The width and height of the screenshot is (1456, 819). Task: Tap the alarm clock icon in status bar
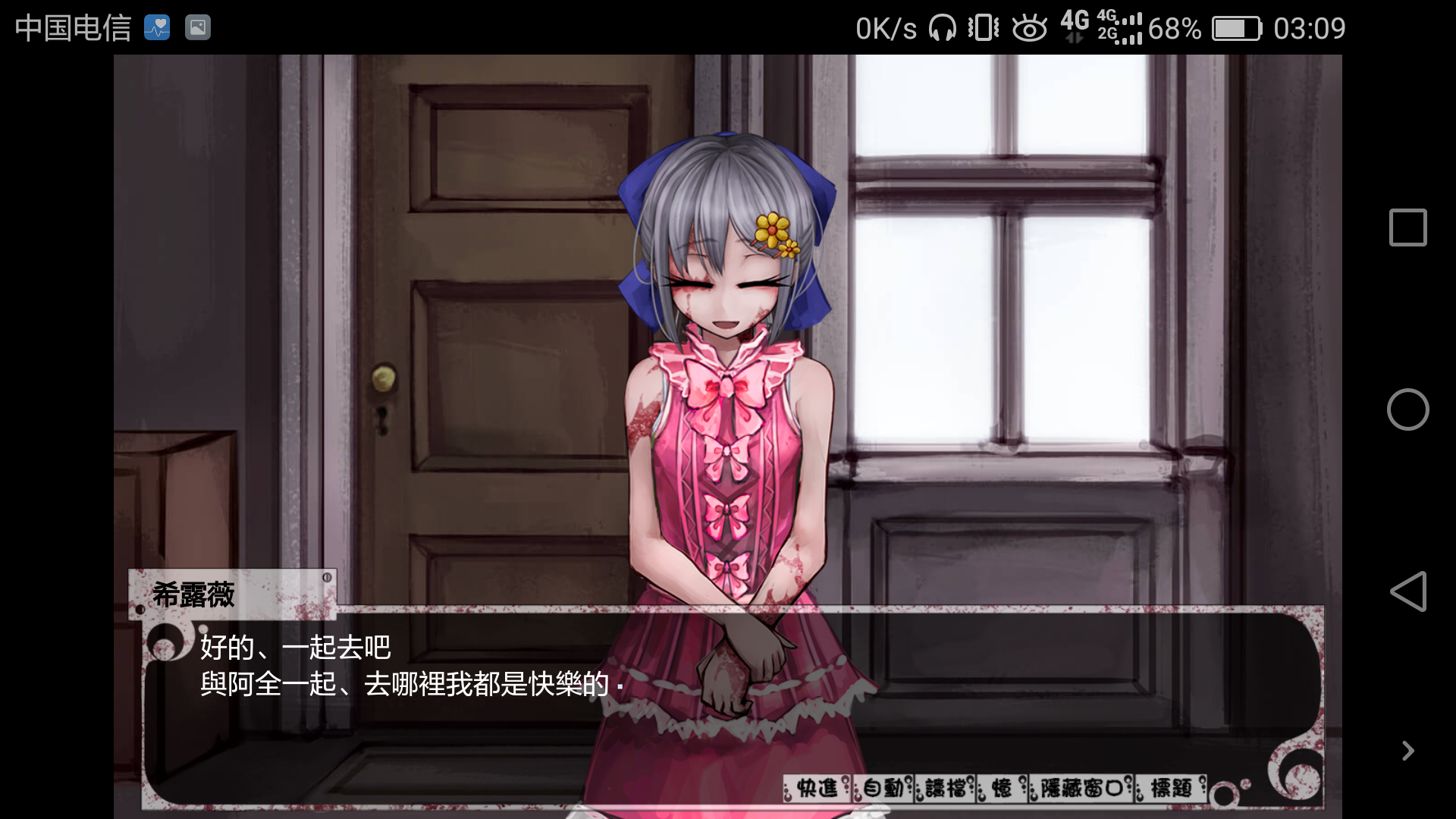coord(1030,28)
